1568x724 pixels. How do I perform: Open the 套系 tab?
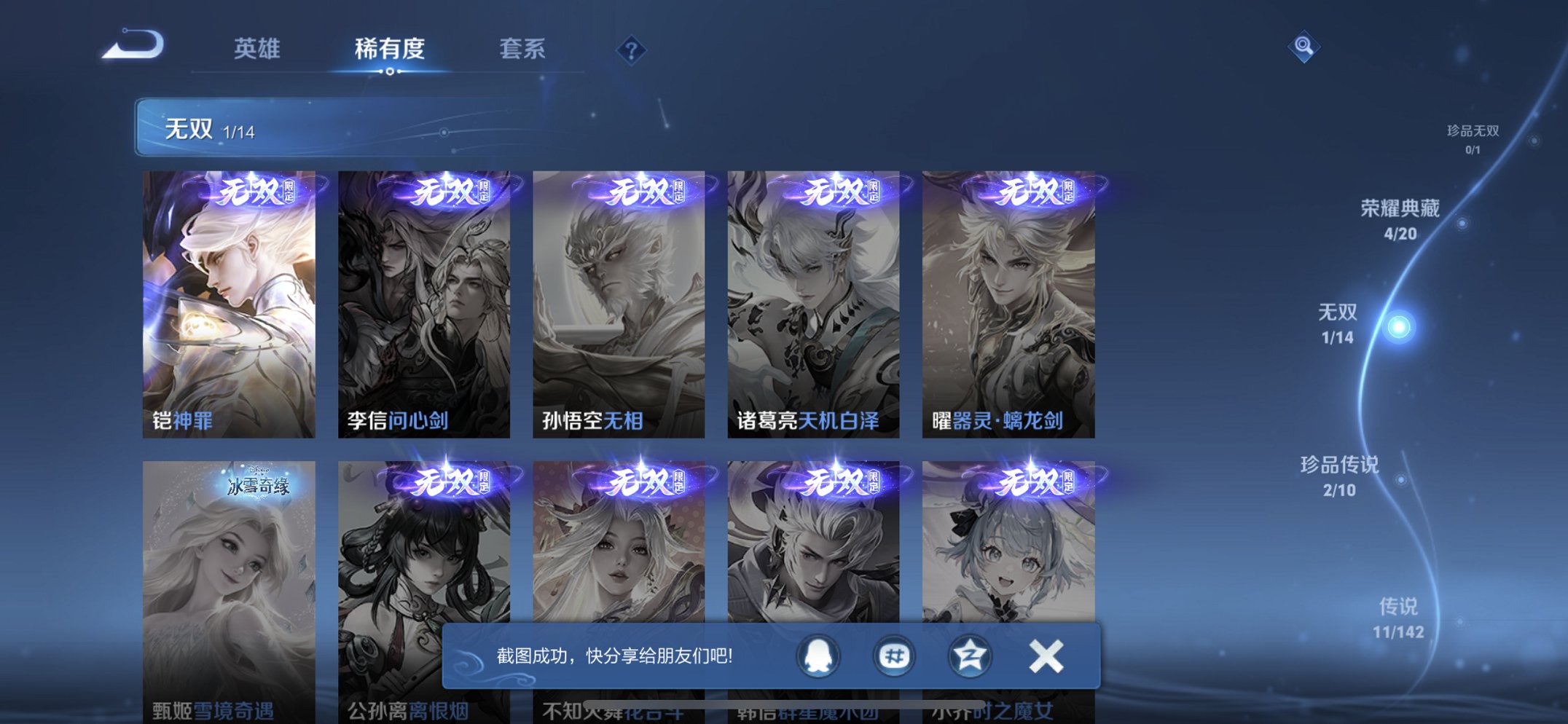522,48
